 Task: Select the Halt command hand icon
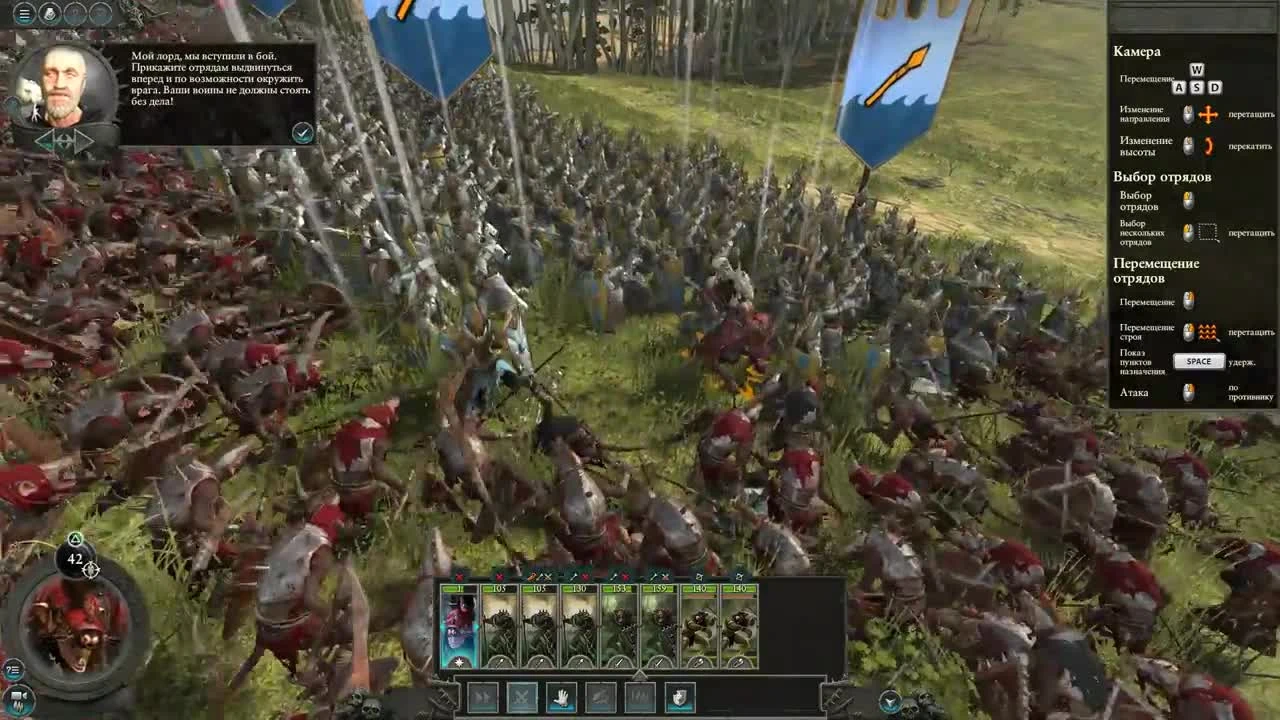point(562,696)
